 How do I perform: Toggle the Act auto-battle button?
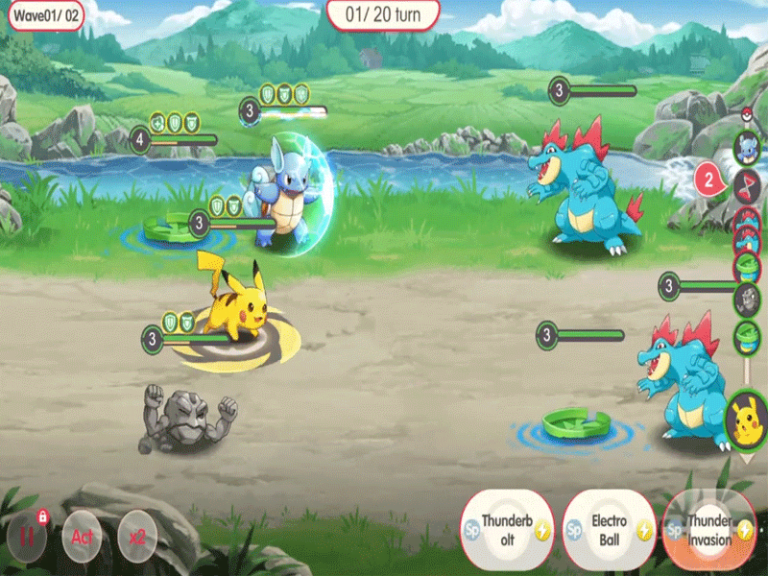pyautogui.click(x=81, y=537)
